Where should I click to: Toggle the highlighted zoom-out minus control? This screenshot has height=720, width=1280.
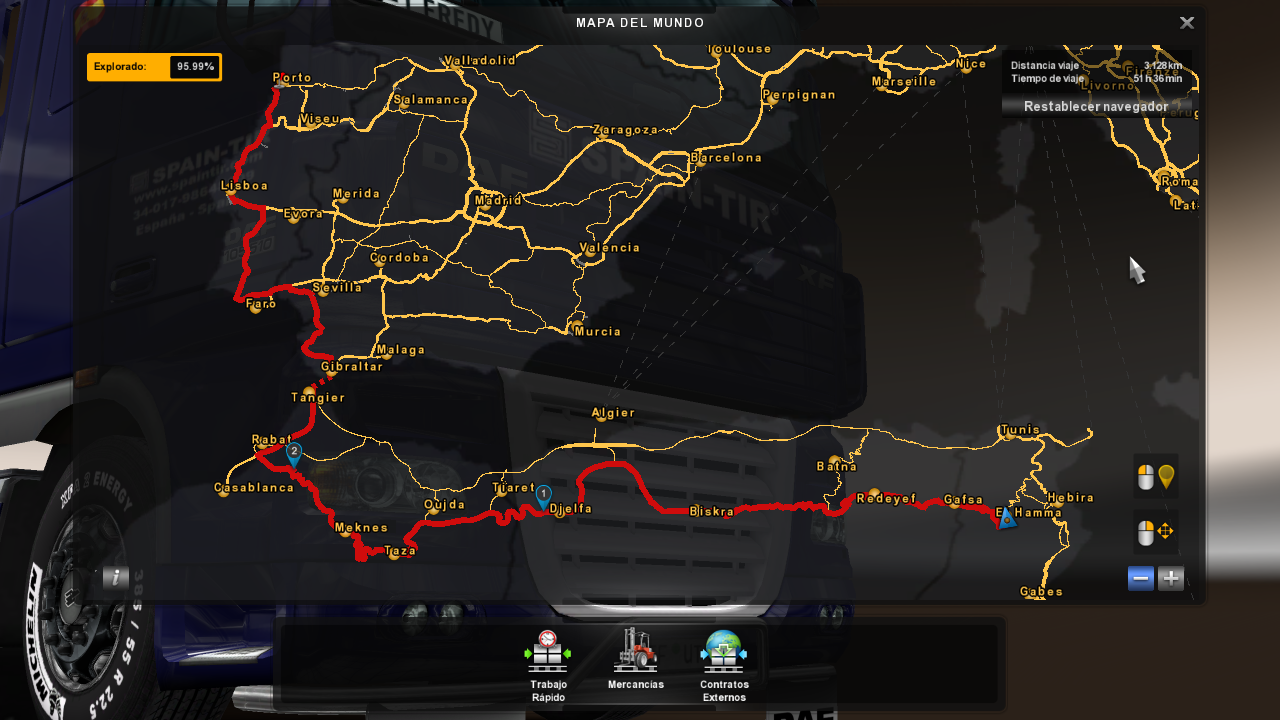[x=1140, y=577]
